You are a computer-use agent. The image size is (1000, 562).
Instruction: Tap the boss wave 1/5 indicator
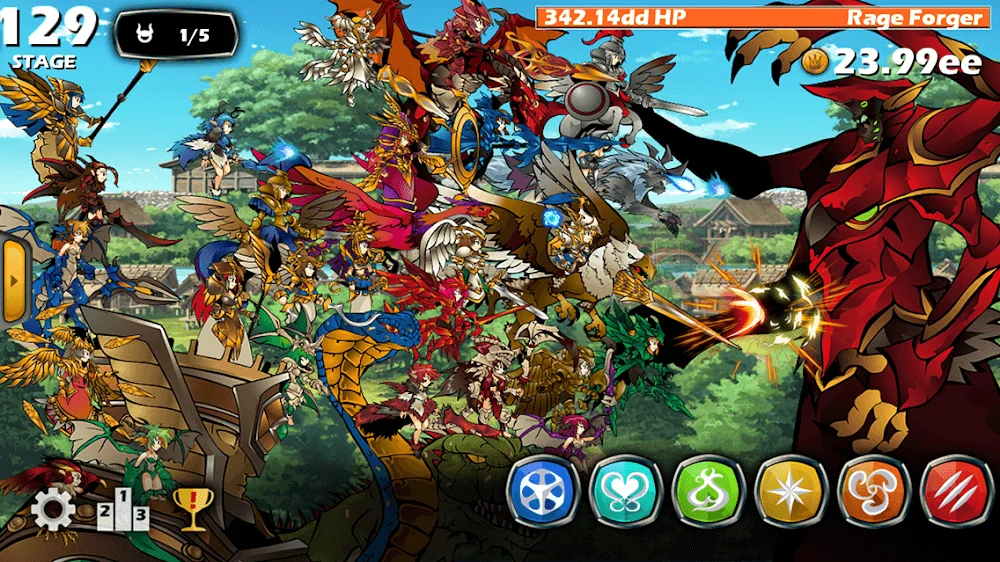[x=176, y=36]
